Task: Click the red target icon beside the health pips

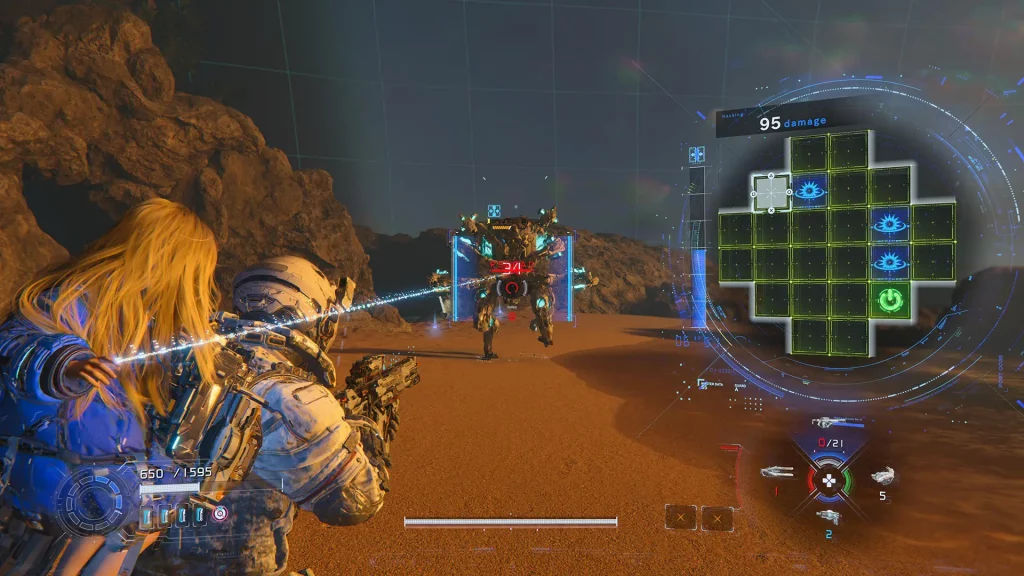Action: [x=220, y=513]
